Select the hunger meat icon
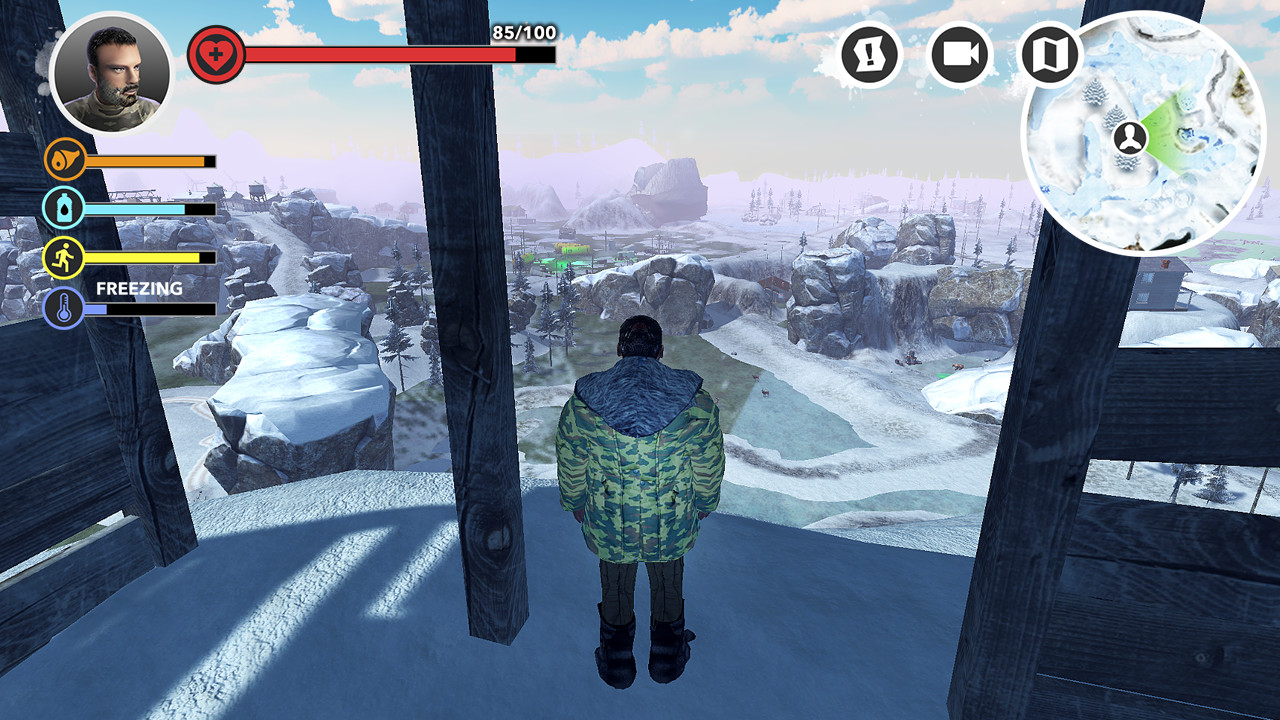Screen dimensions: 1280x720 pyautogui.click(x=62, y=160)
